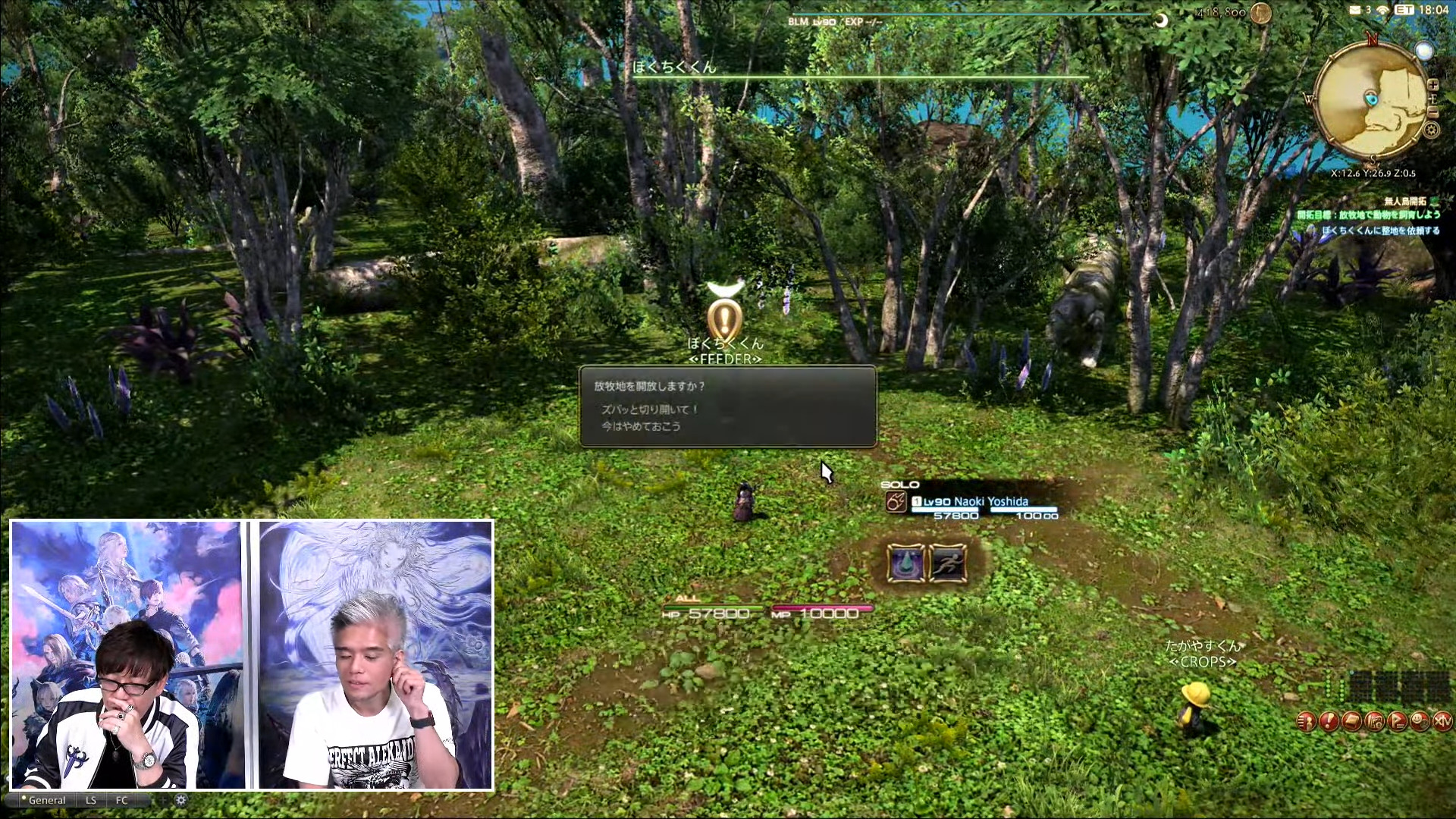Activate the Sprint running figure action
This screenshot has height=819, width=1456.
point(948,563)
